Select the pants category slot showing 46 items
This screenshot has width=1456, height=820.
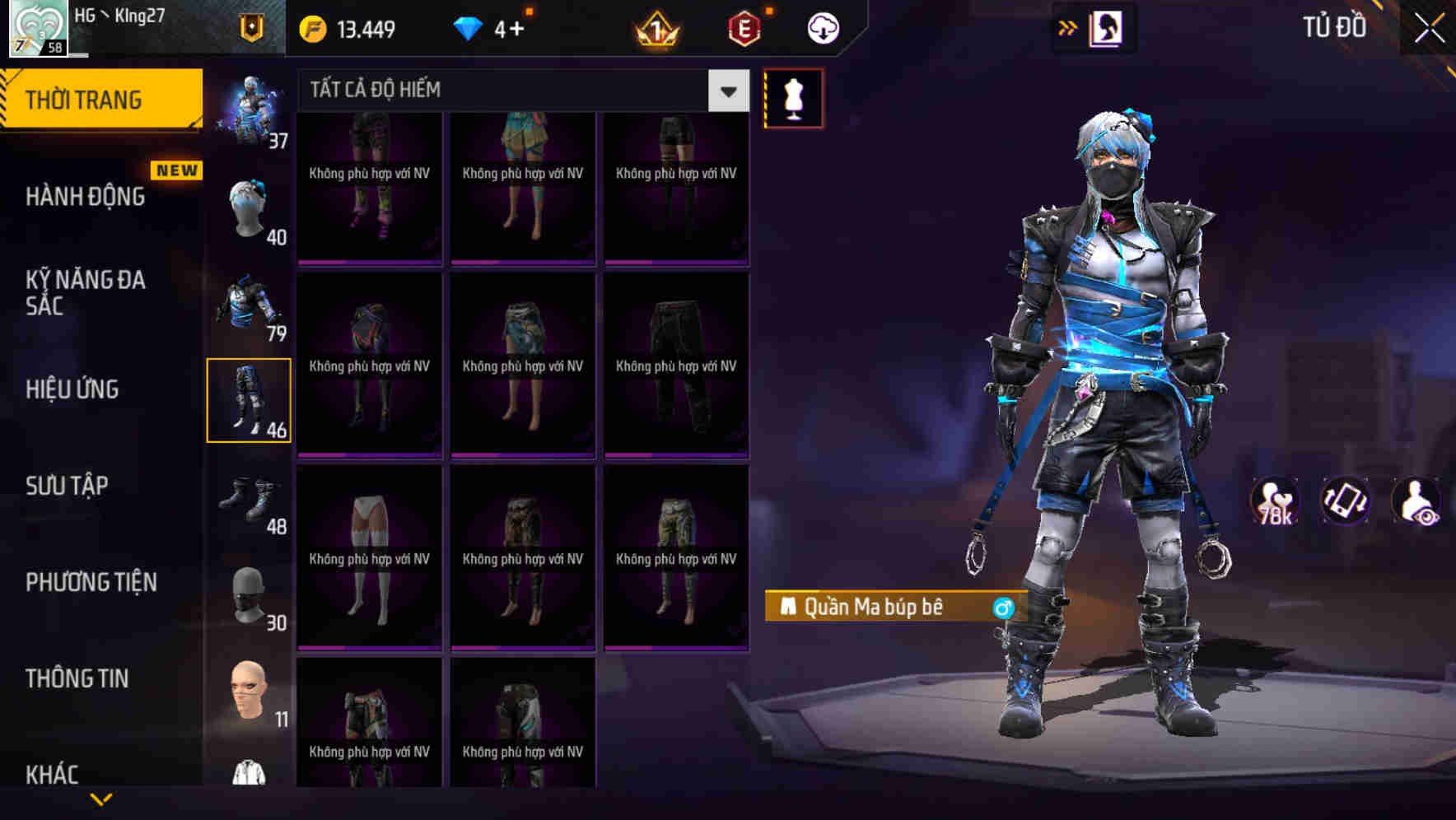pyautogui.click(x=250, y=399)
